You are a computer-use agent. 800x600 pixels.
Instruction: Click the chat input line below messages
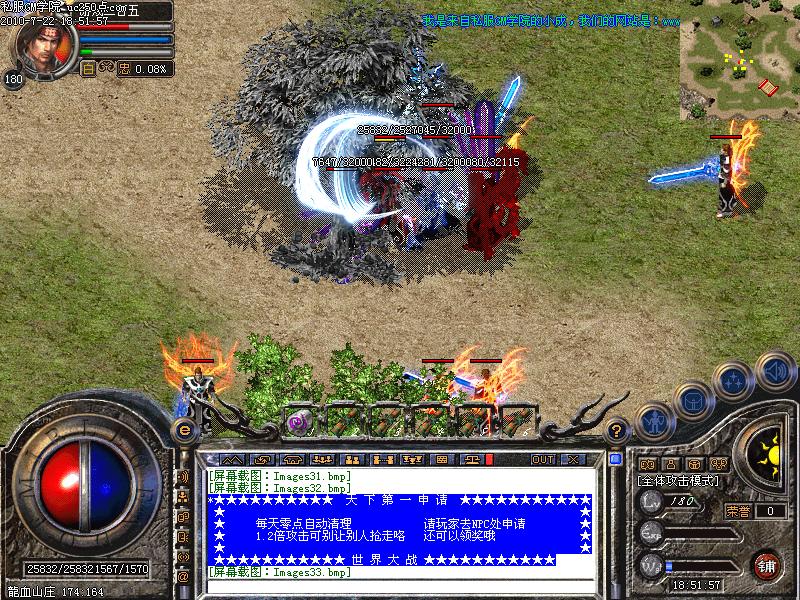coord(400,587)
